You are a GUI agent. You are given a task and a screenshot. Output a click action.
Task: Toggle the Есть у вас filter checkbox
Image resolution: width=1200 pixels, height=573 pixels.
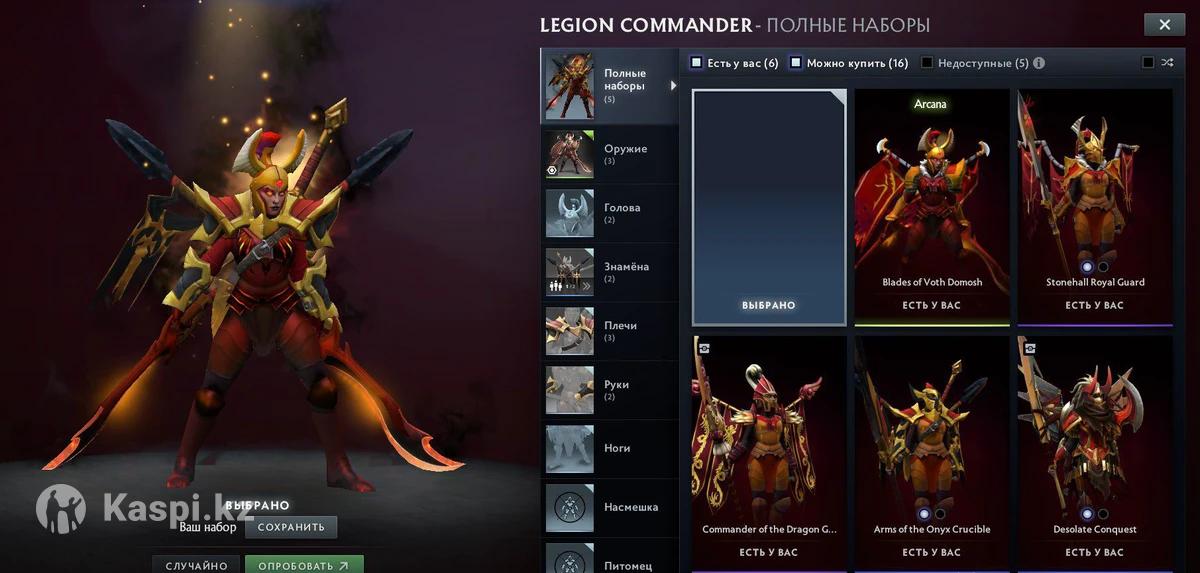point(697,63)
